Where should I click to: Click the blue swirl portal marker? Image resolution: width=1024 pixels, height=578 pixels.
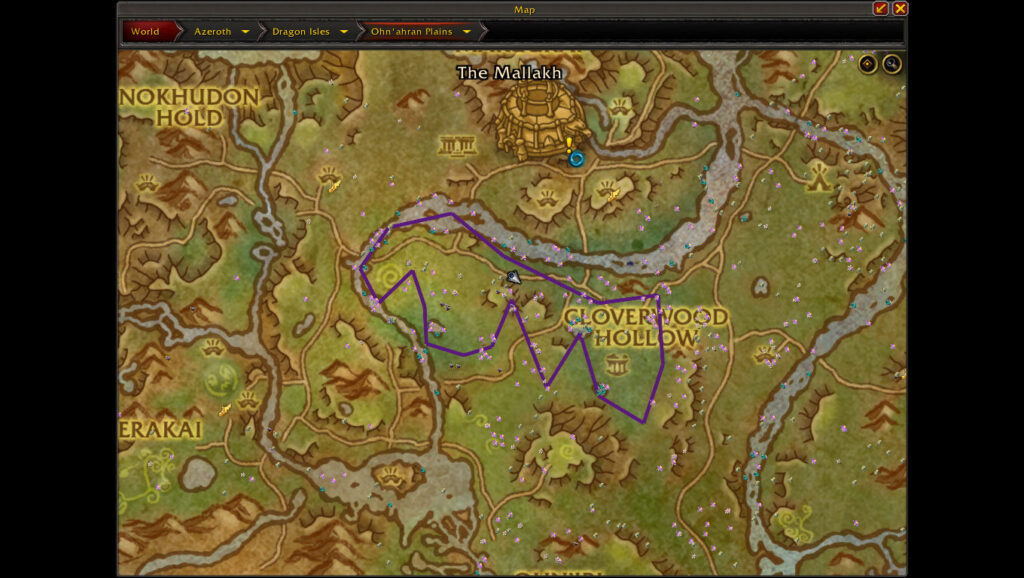coord(576,158)
